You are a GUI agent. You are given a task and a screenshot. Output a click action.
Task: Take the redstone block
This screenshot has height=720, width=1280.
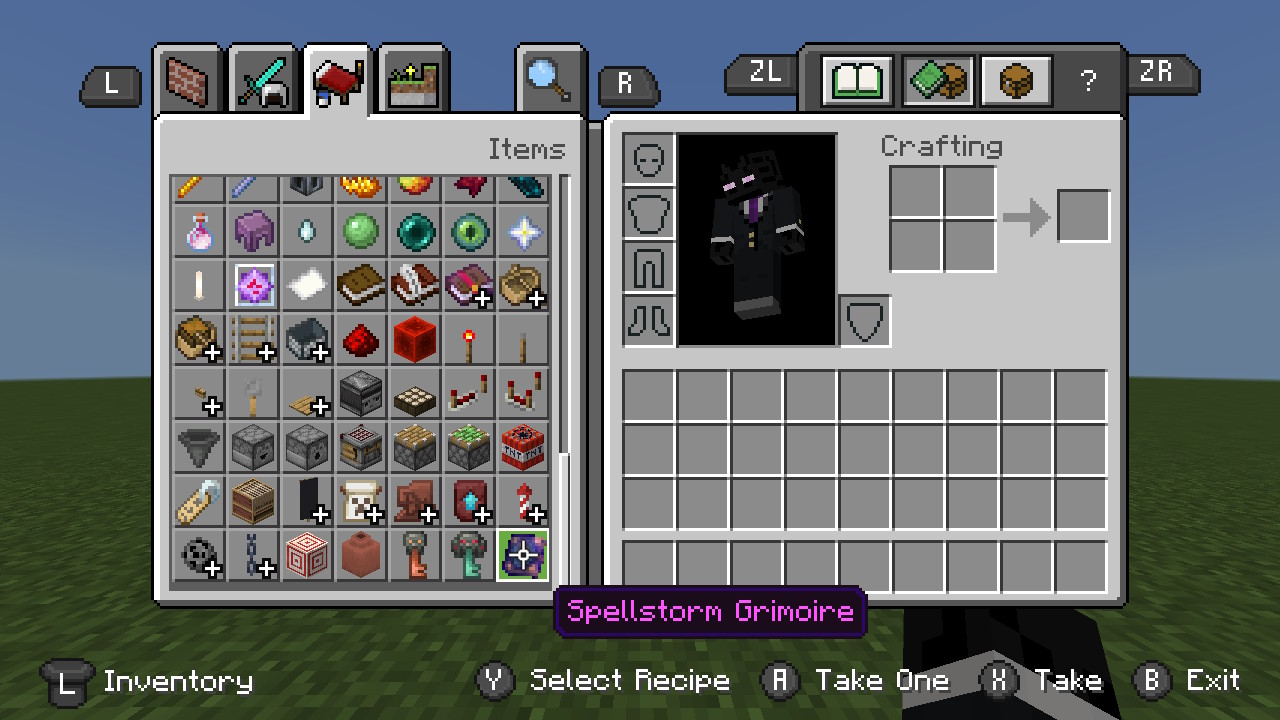coord(415,339)
